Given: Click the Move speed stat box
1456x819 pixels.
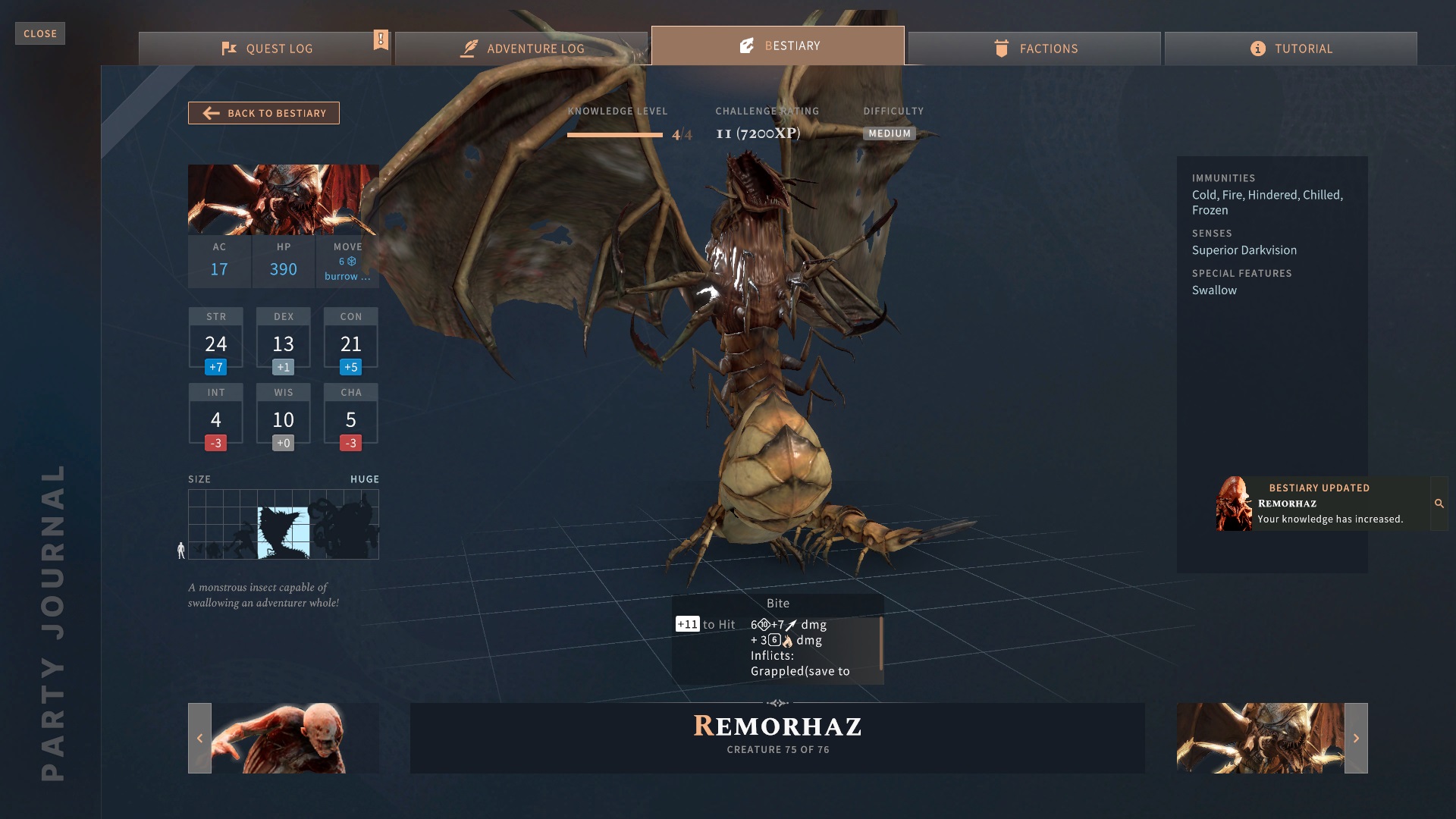Looking at the screenshot, I should [347, 262].
